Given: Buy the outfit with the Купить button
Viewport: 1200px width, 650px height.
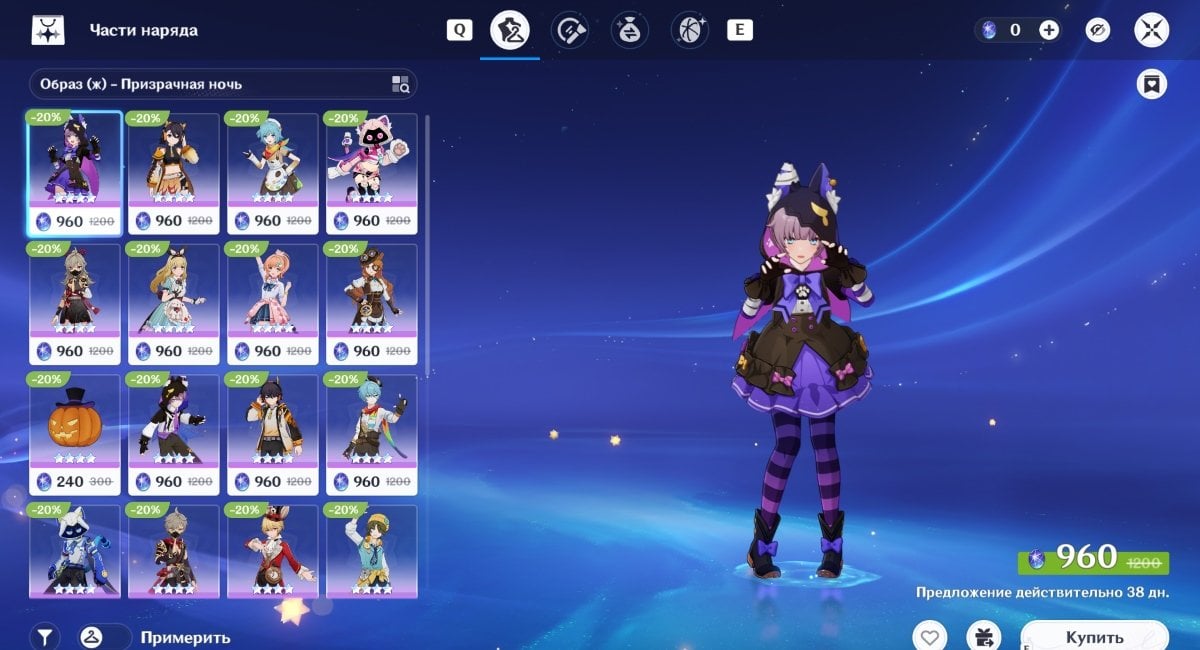Looking at the screenshot, I should pos(1094,636).
